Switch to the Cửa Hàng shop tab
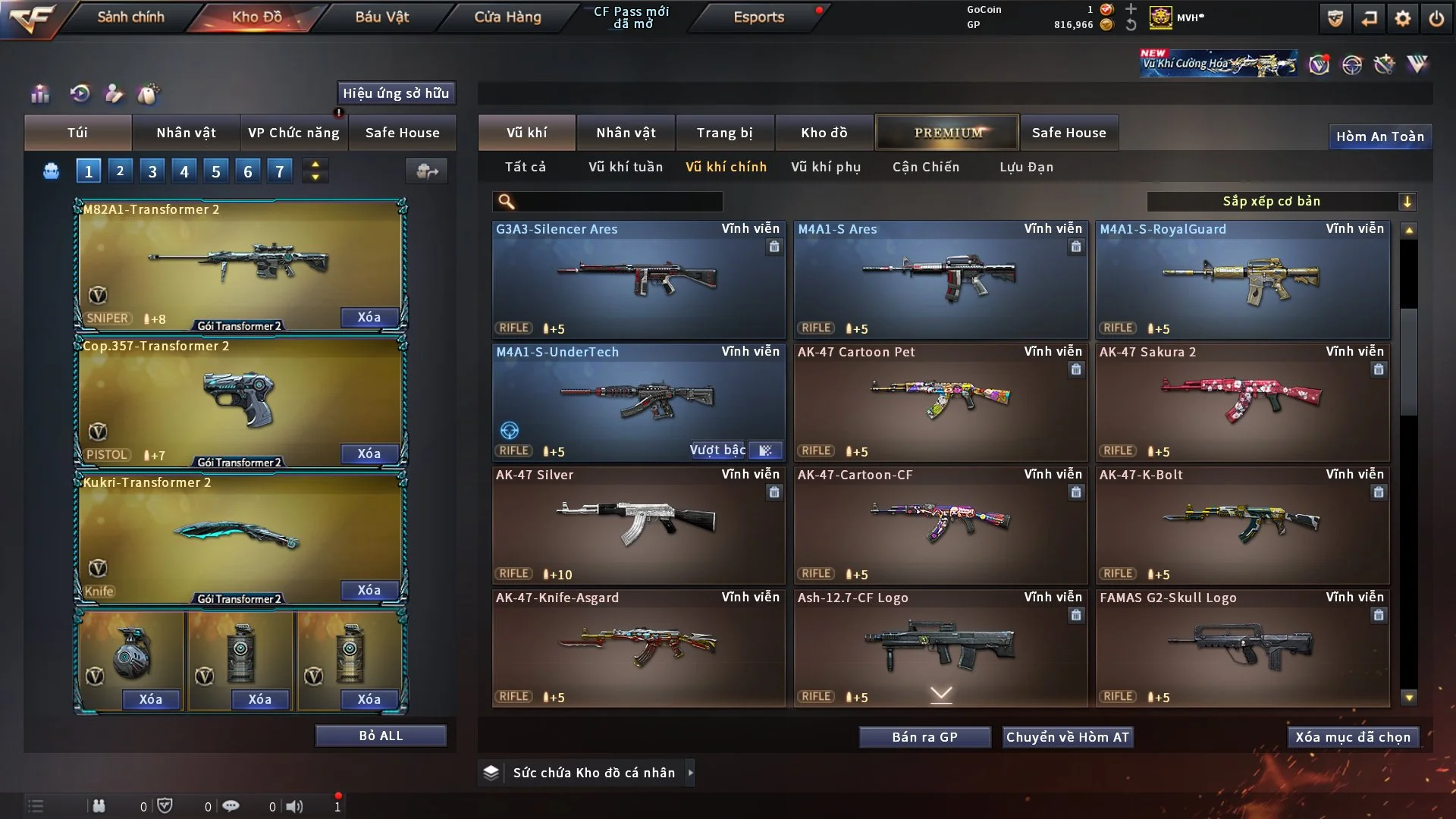 (507, 17)
